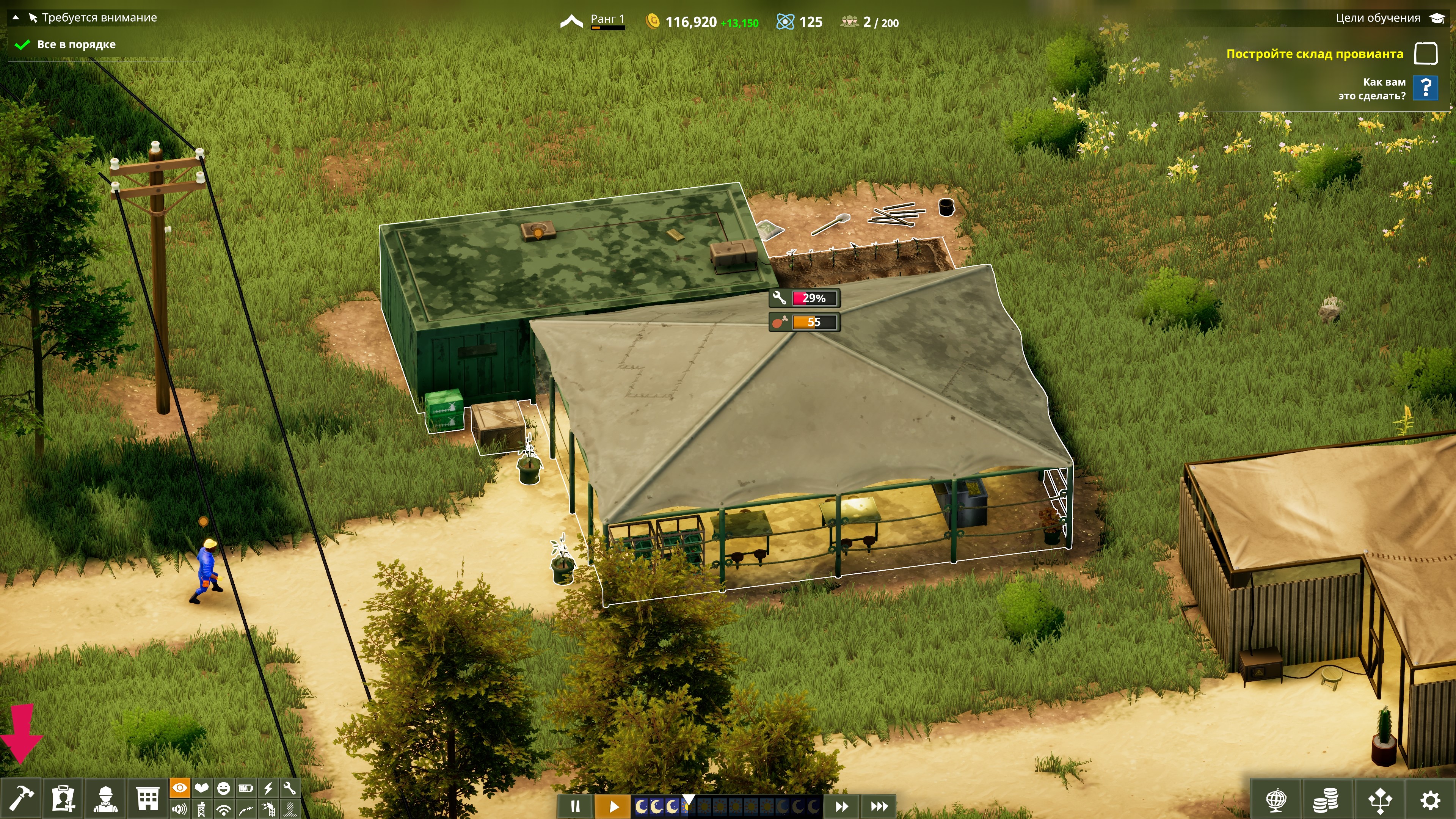Toggle the orange eye view overlay

(x=180, y=788)
